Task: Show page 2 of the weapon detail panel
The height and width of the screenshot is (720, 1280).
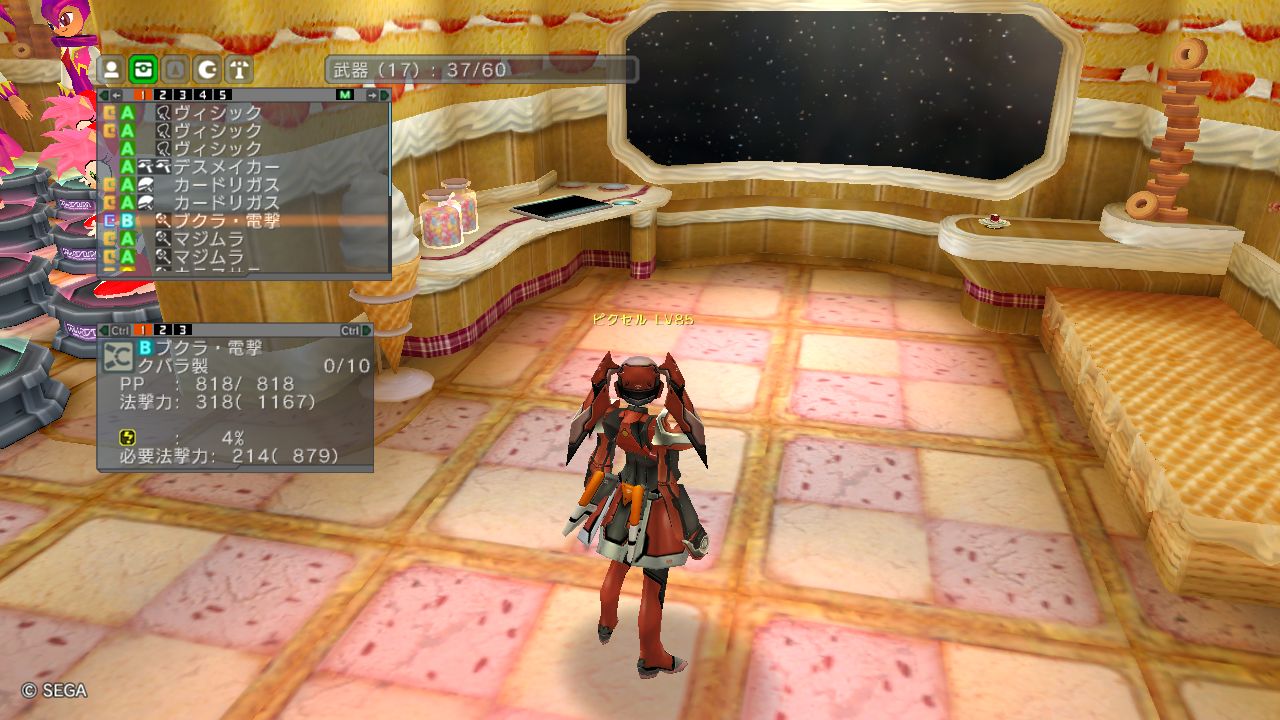Action: [163, 330]
